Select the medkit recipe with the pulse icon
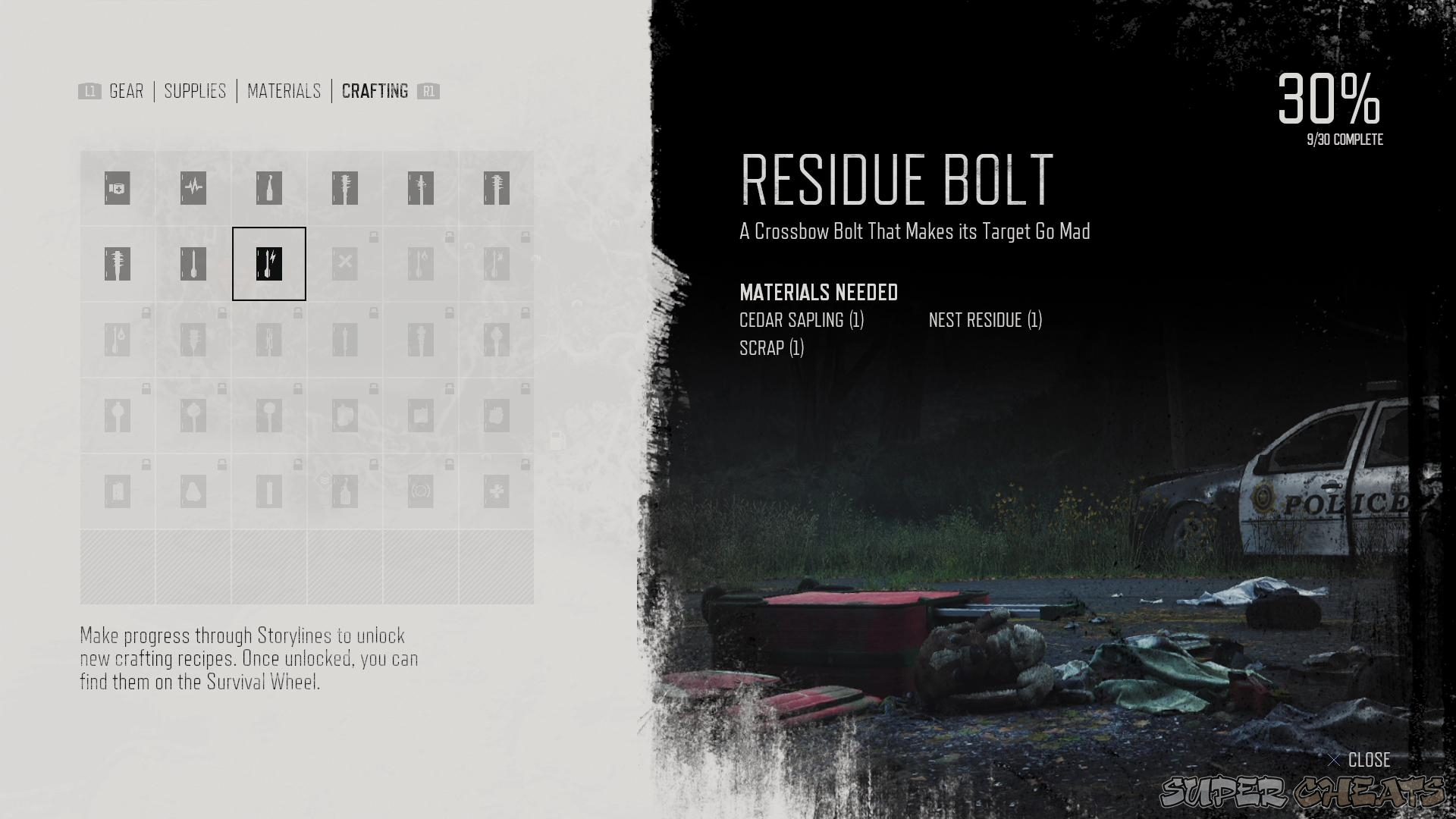 (193, 188)
